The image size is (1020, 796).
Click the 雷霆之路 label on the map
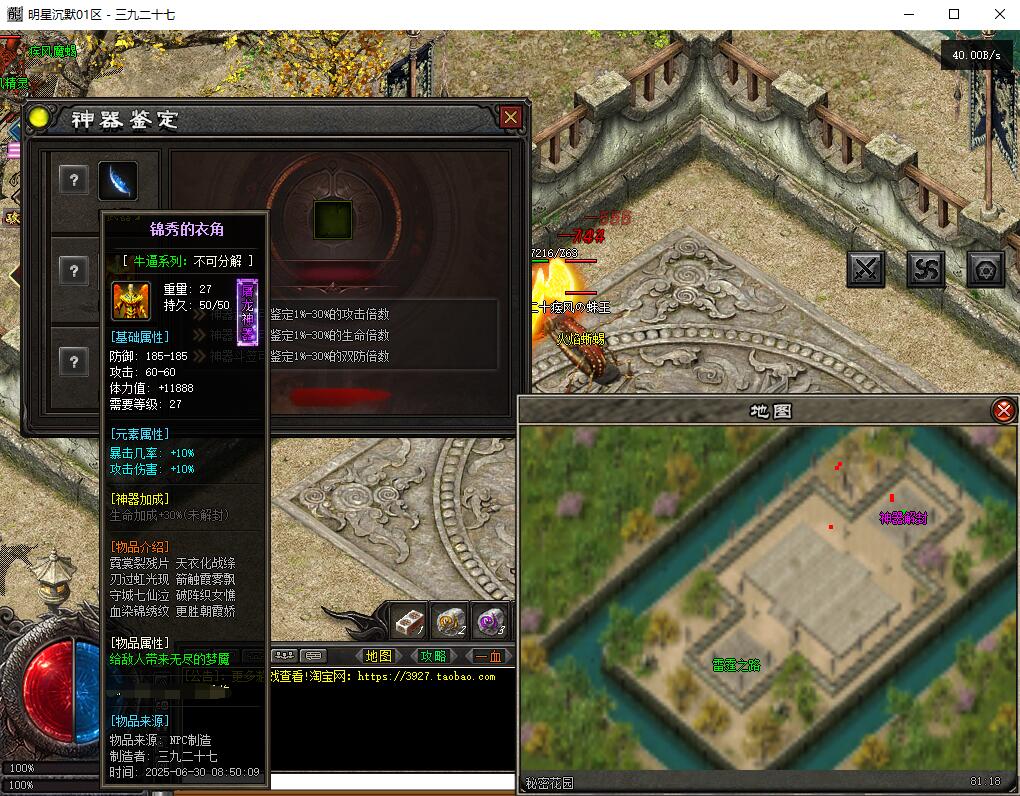736,664
